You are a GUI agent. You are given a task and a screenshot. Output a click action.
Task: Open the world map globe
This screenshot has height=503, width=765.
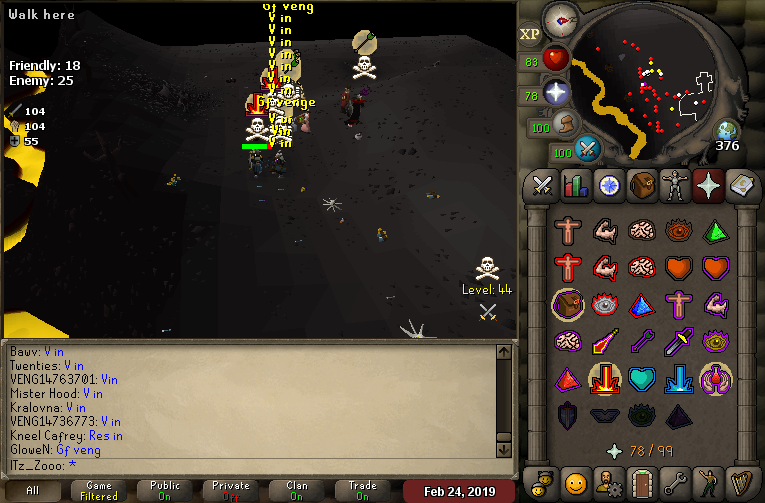click(x=727, y=130)
